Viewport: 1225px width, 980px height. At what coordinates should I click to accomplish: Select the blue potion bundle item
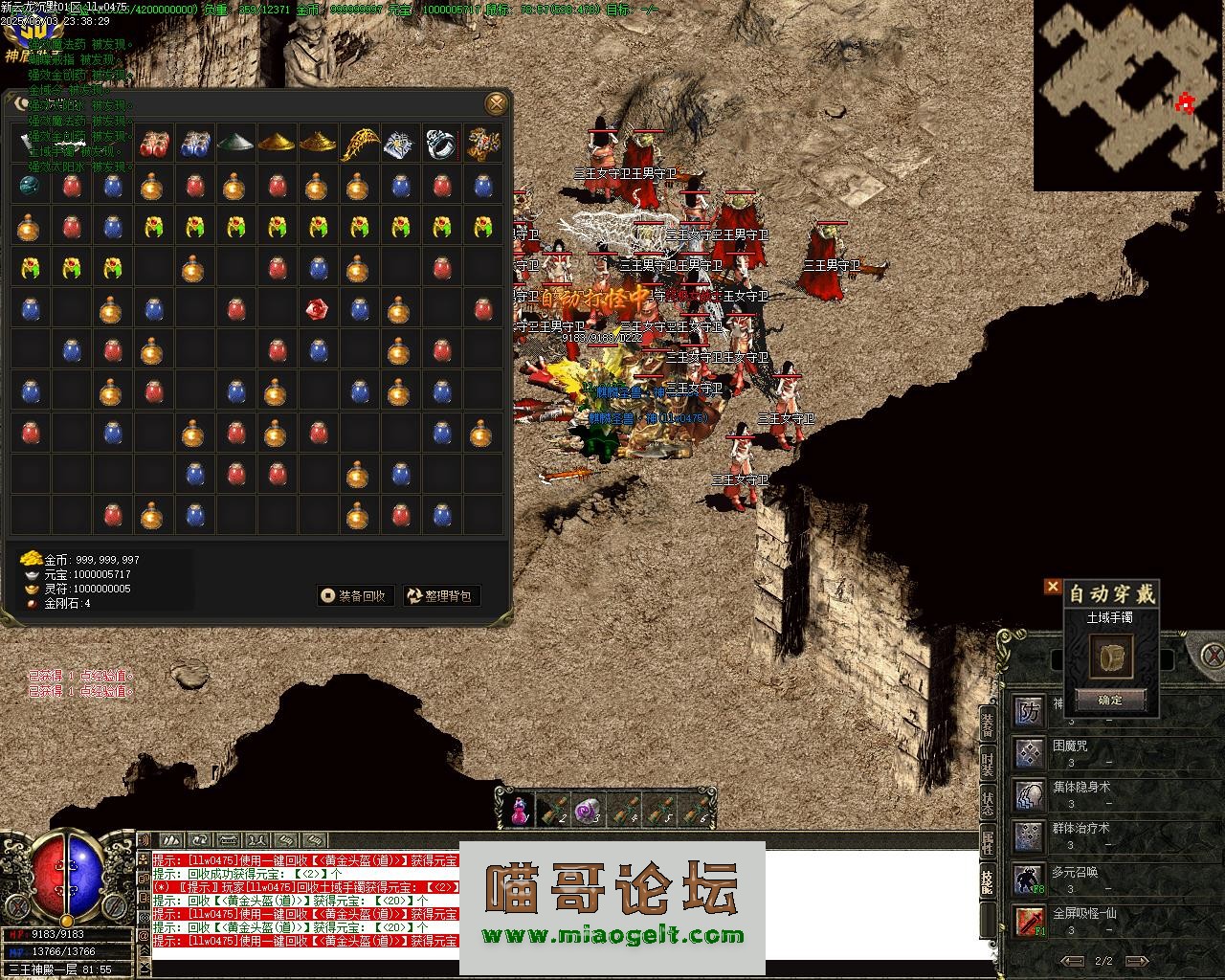[x=194, y=144]
